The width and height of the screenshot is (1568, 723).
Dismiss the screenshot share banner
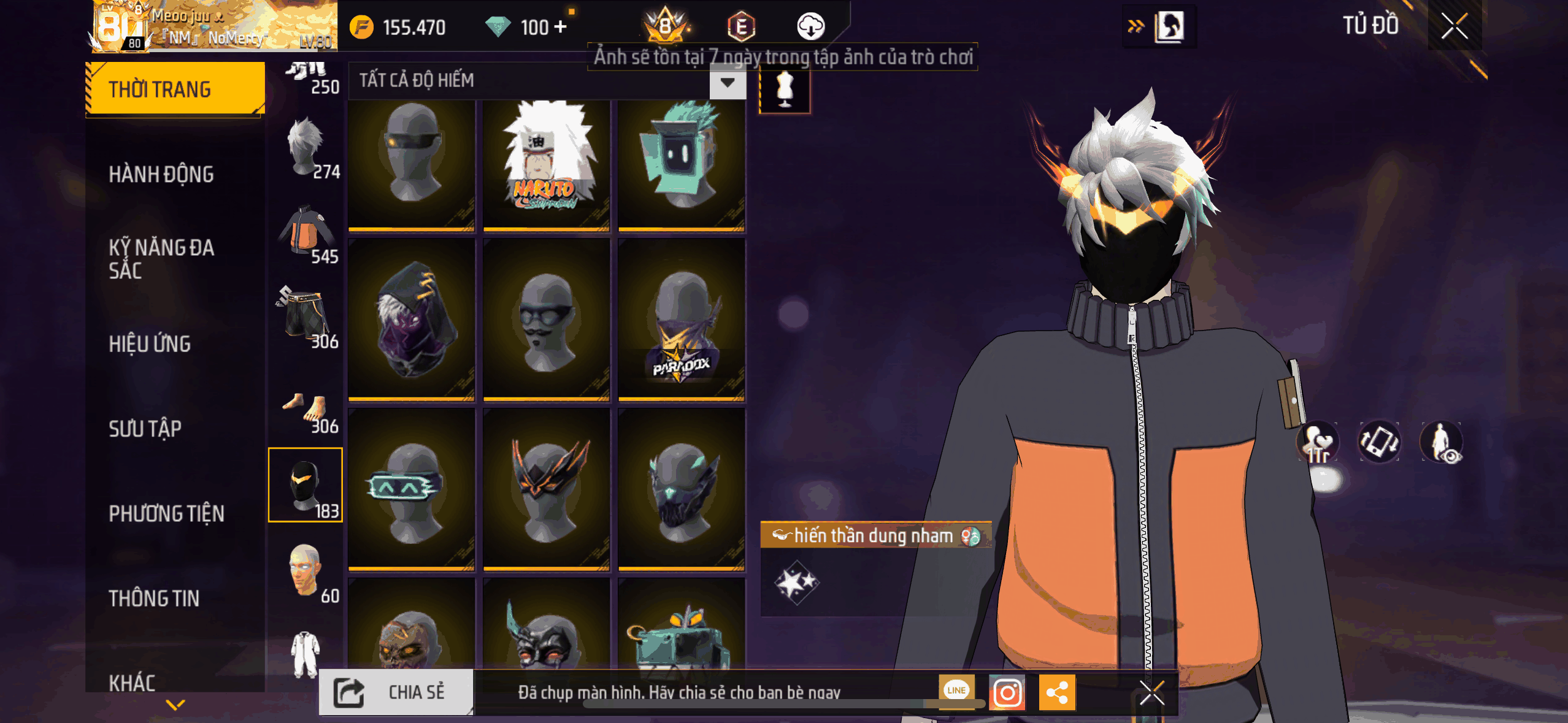point(1151,694)
